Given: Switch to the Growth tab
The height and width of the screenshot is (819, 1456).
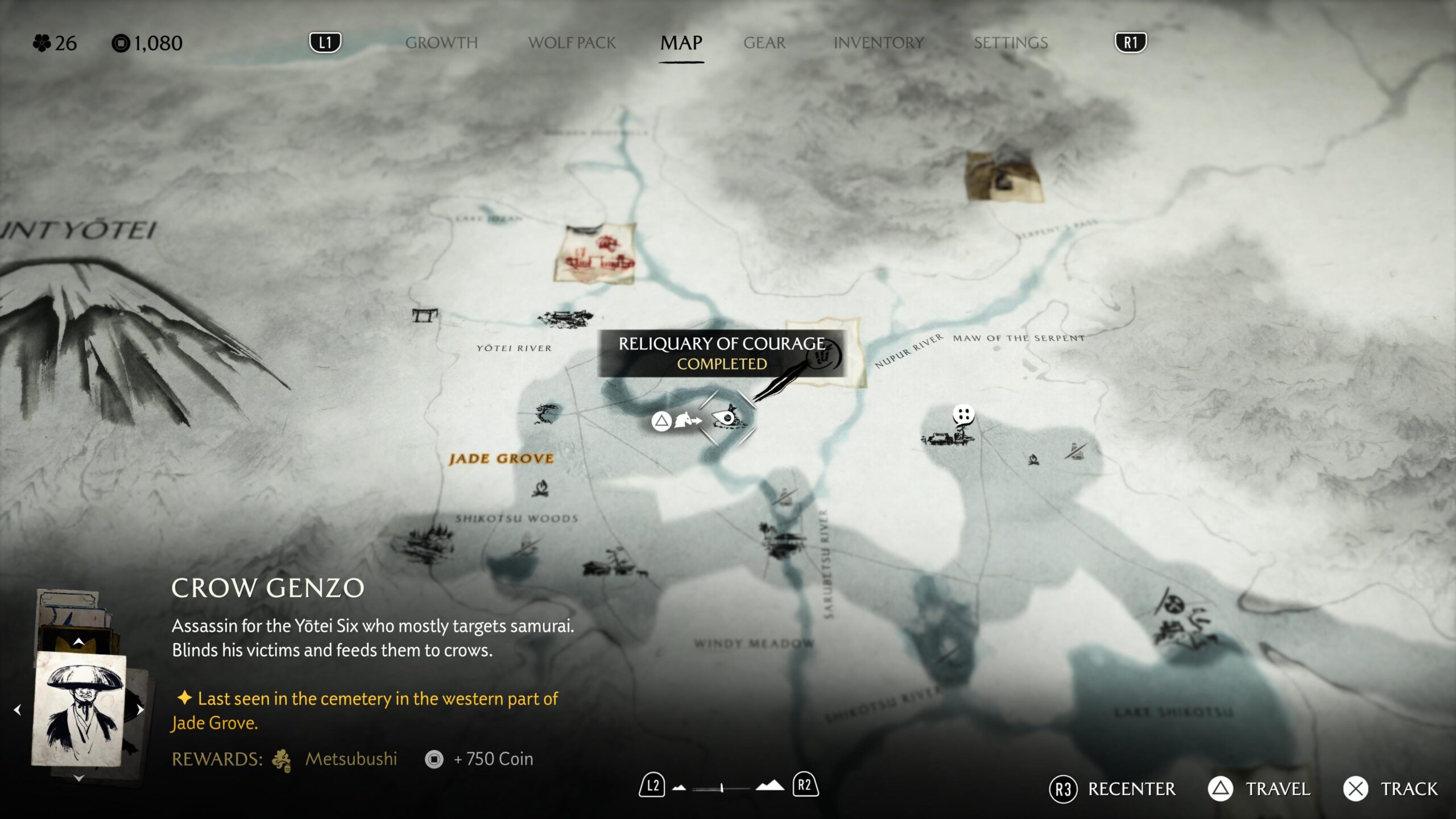Looking at the screenshot, I should click(441, 43).
